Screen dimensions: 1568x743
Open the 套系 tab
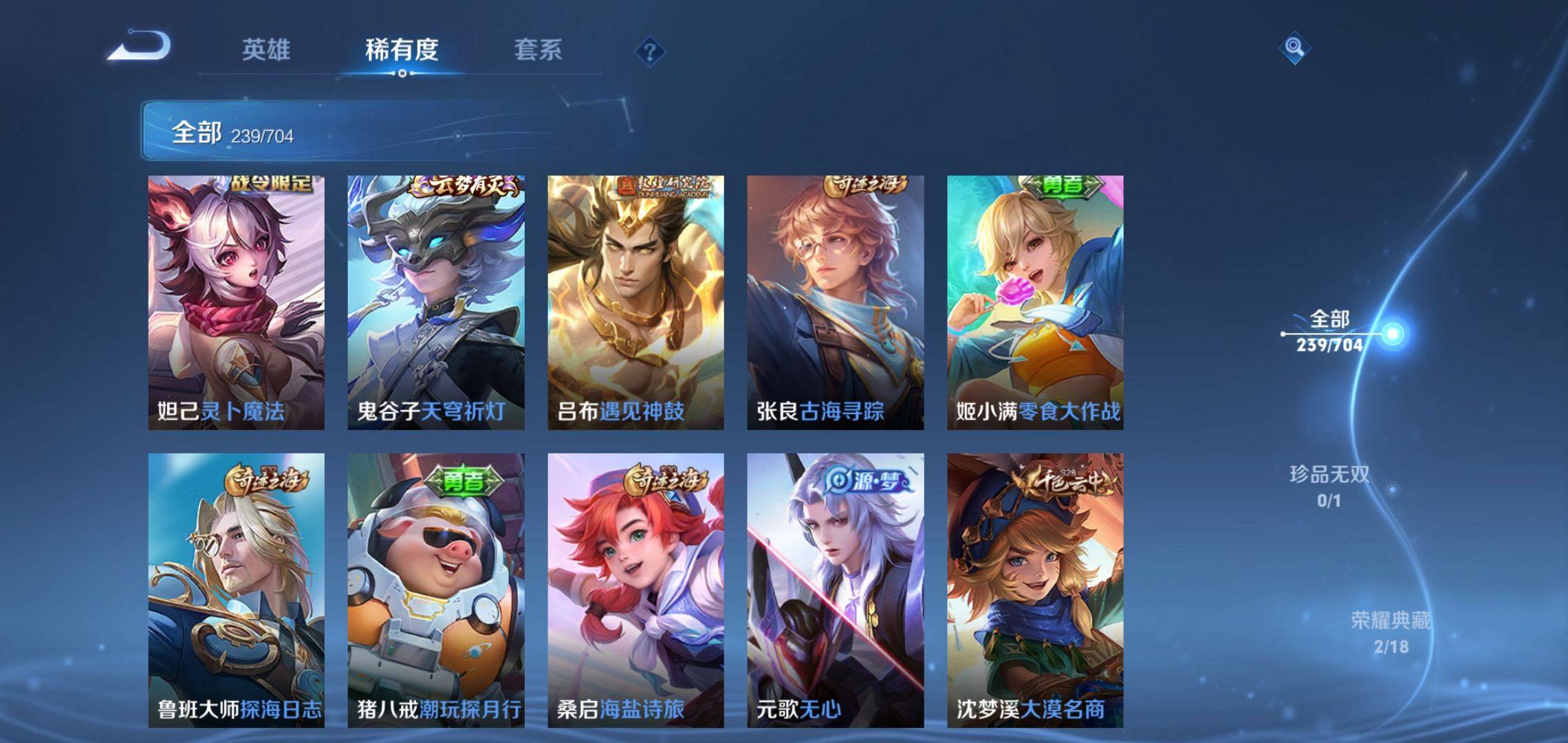pyautogui.click(x=538, y=50)
